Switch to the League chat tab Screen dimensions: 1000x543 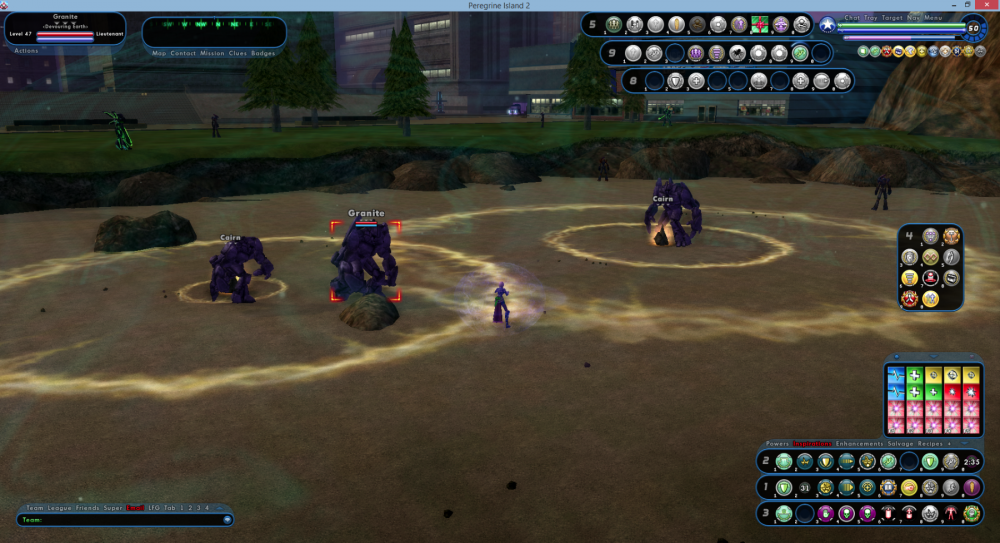[x=59, y=508]
